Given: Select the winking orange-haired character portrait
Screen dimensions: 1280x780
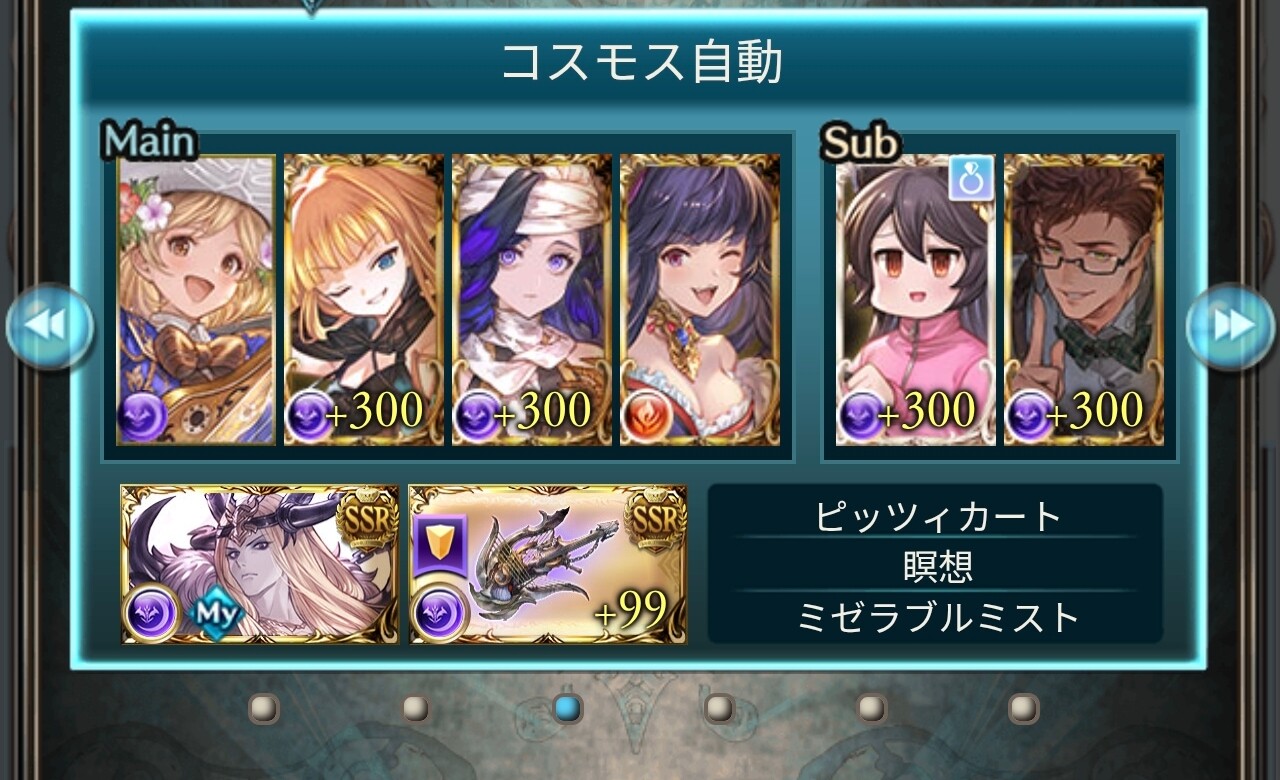Looking at the screenshot, I should click(x=364, y=299).
